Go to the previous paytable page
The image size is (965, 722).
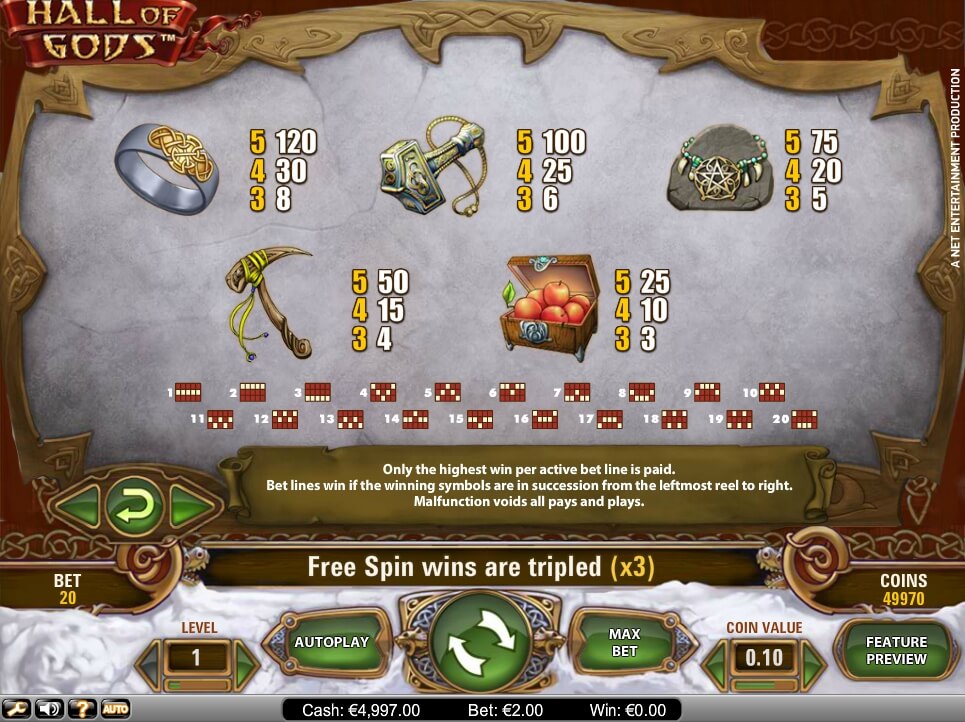coord(77,507)
